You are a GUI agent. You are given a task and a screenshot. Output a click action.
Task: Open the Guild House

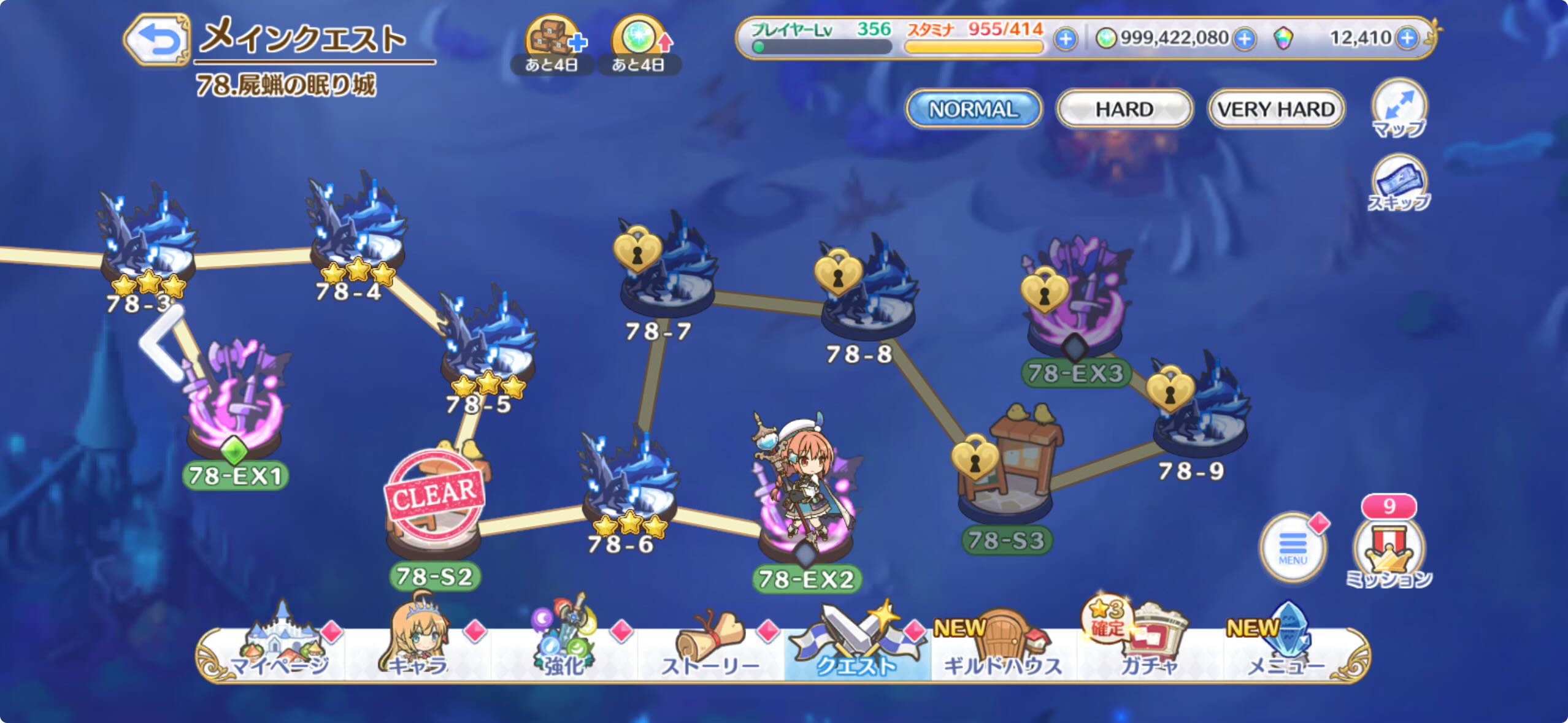click(x=1002, y=650)
